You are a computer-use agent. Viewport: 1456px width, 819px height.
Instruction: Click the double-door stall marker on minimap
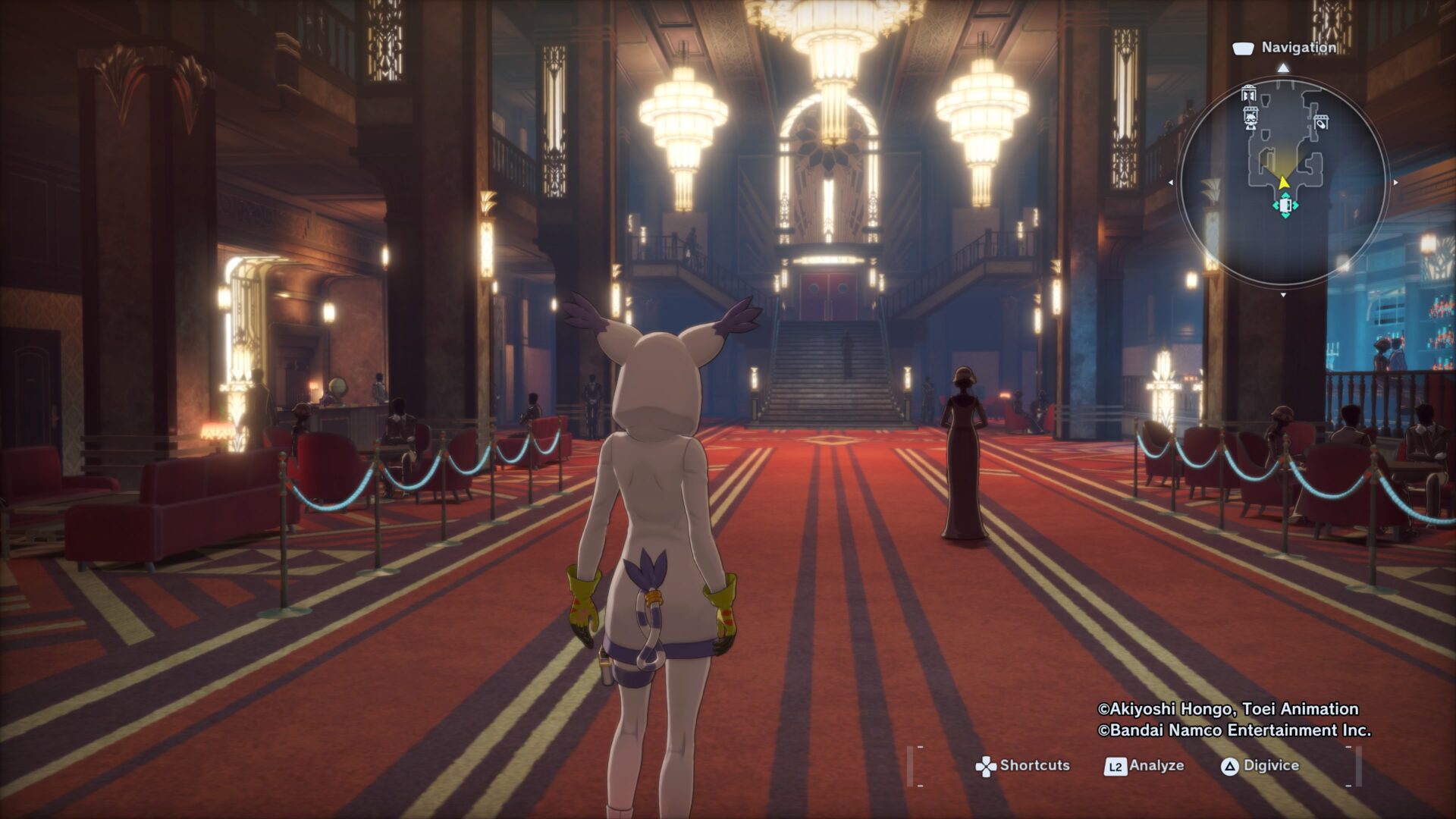tap(1249, 94)
